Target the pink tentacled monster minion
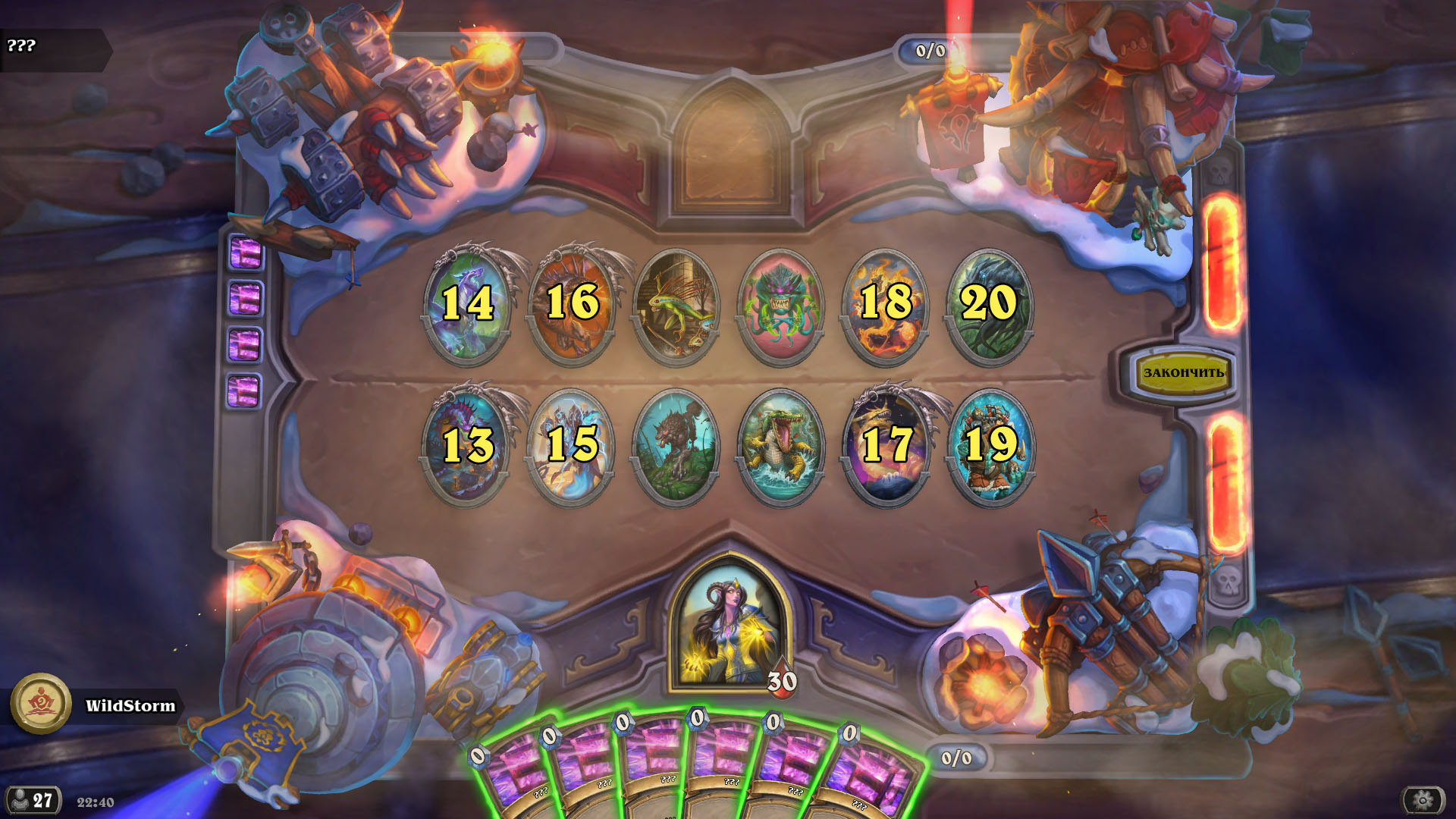Image resolution: width=1456 pixels, height=819 pixels. (x=780, y=306)
